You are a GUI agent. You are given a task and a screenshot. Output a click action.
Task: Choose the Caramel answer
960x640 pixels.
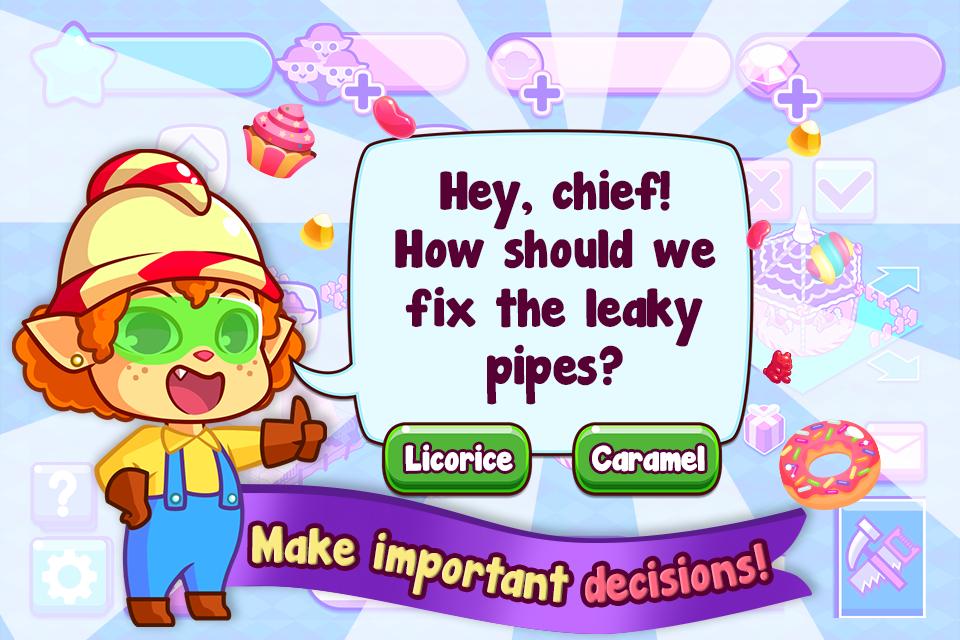point(646,459)
